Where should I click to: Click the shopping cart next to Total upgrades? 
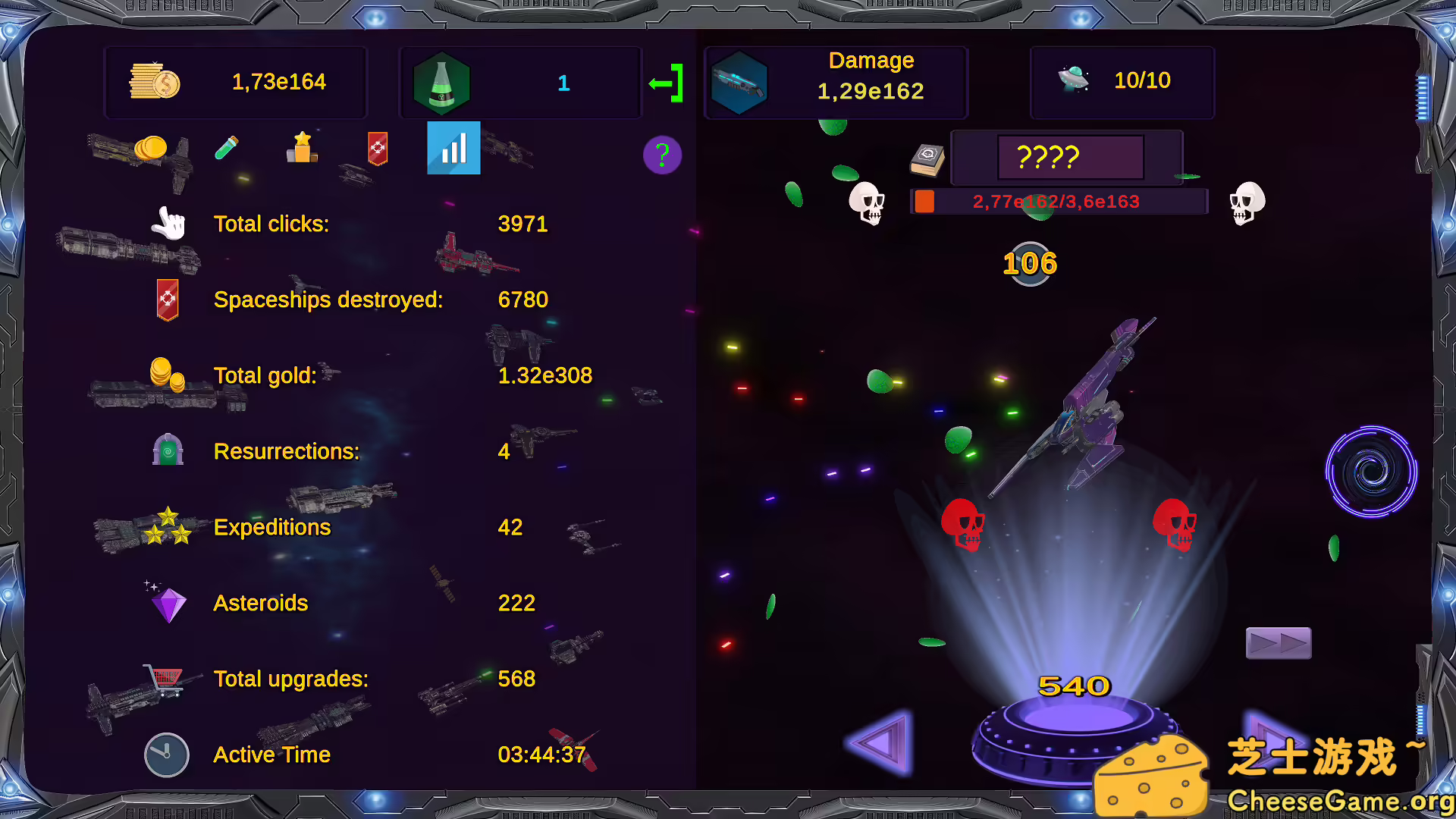164,678
